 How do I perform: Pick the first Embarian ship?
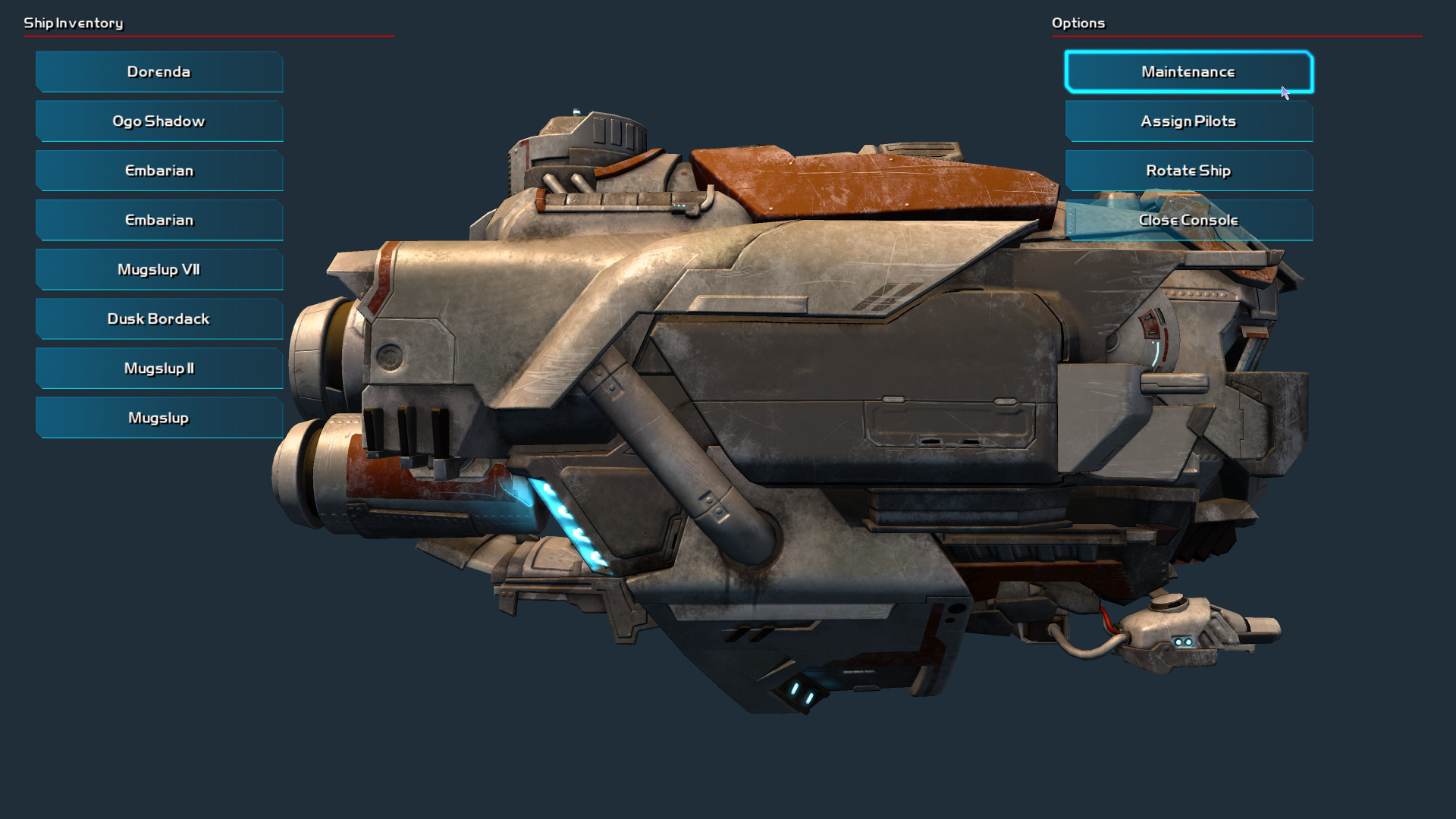tap(158, 170)
